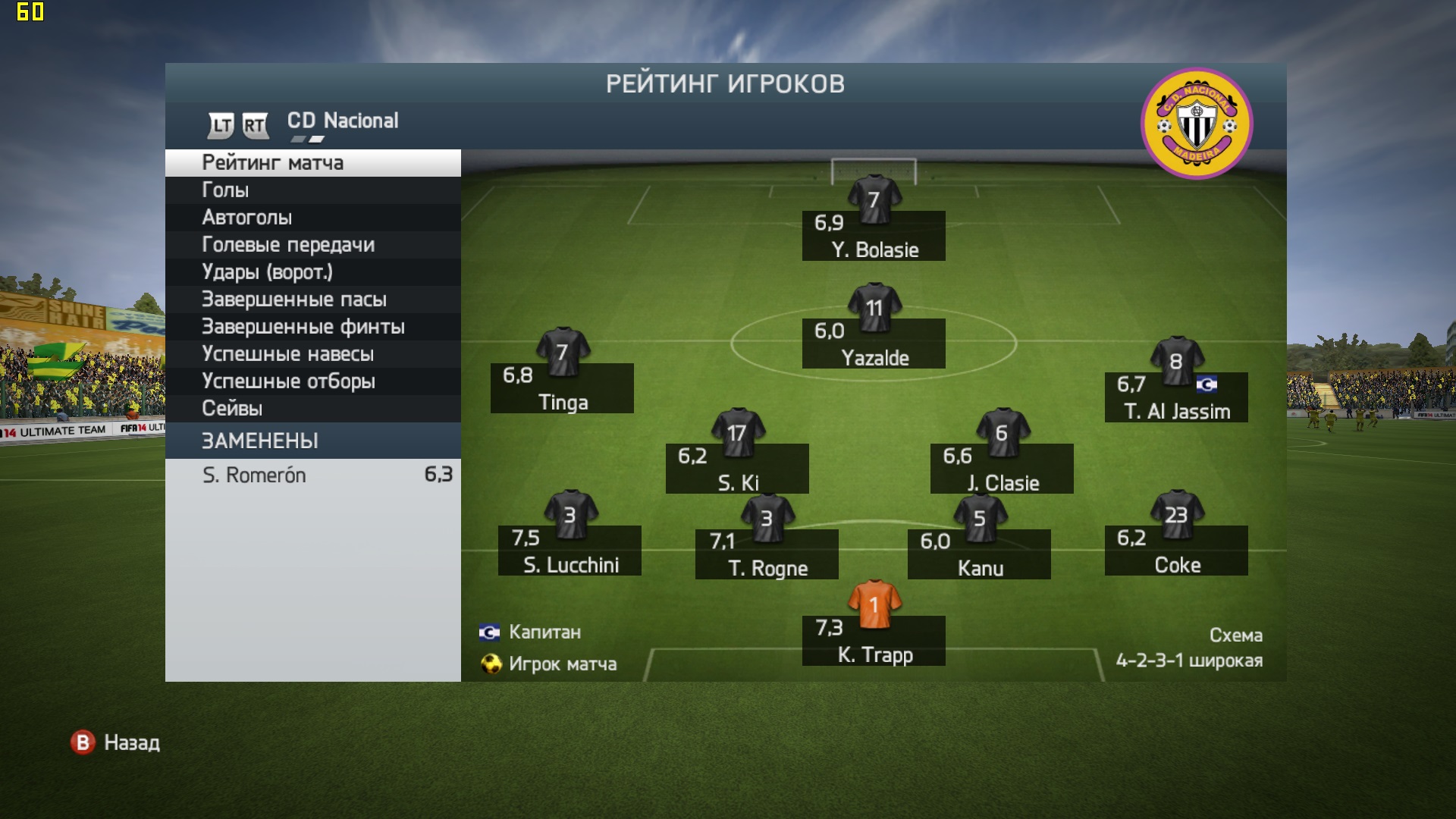
Task: Select the Рейтинг матча stat entry
Action: point(312,163)
